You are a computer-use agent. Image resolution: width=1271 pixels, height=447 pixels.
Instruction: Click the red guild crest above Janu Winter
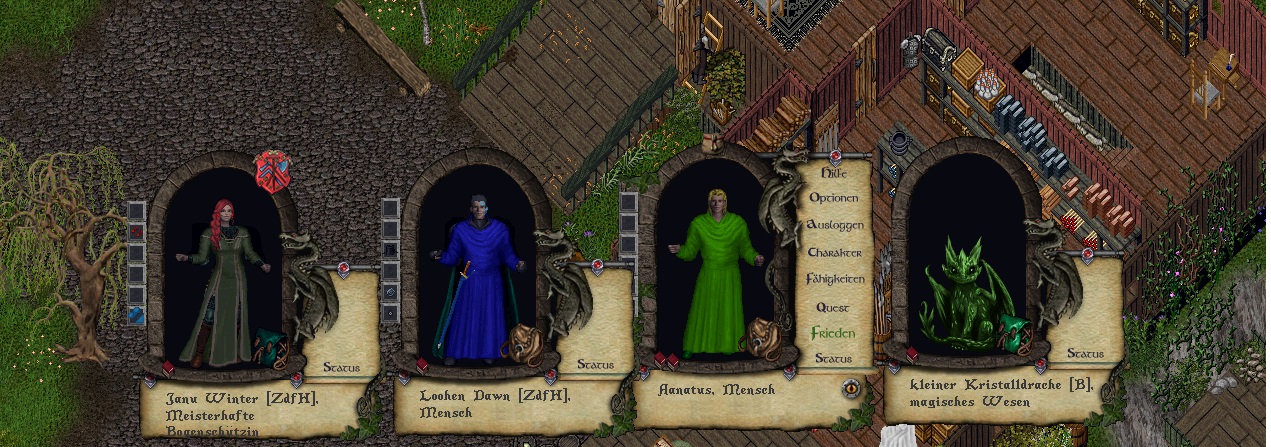click(273, 171)
